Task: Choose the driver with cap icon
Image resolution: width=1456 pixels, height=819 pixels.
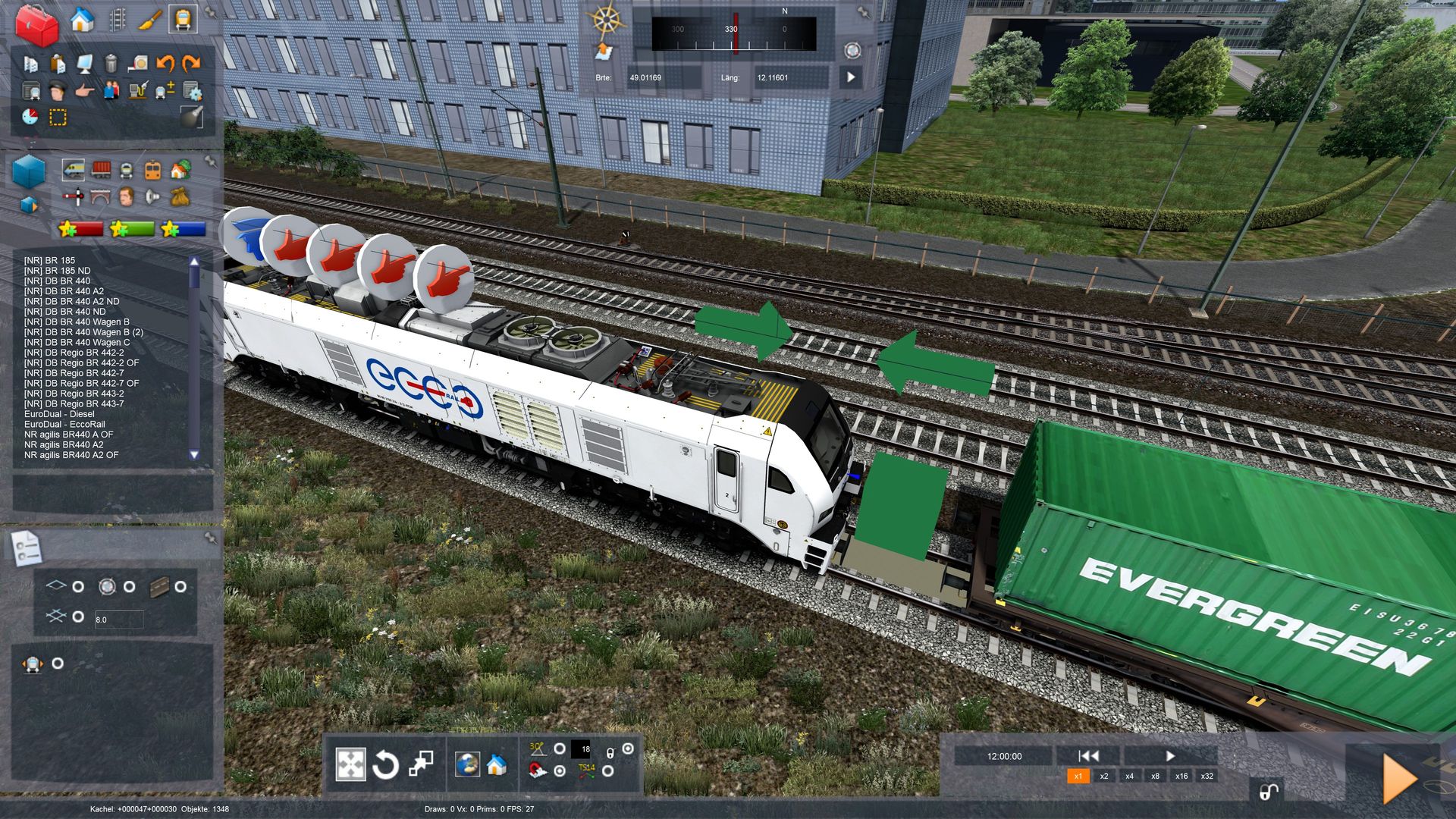Action: click(57, 91)
